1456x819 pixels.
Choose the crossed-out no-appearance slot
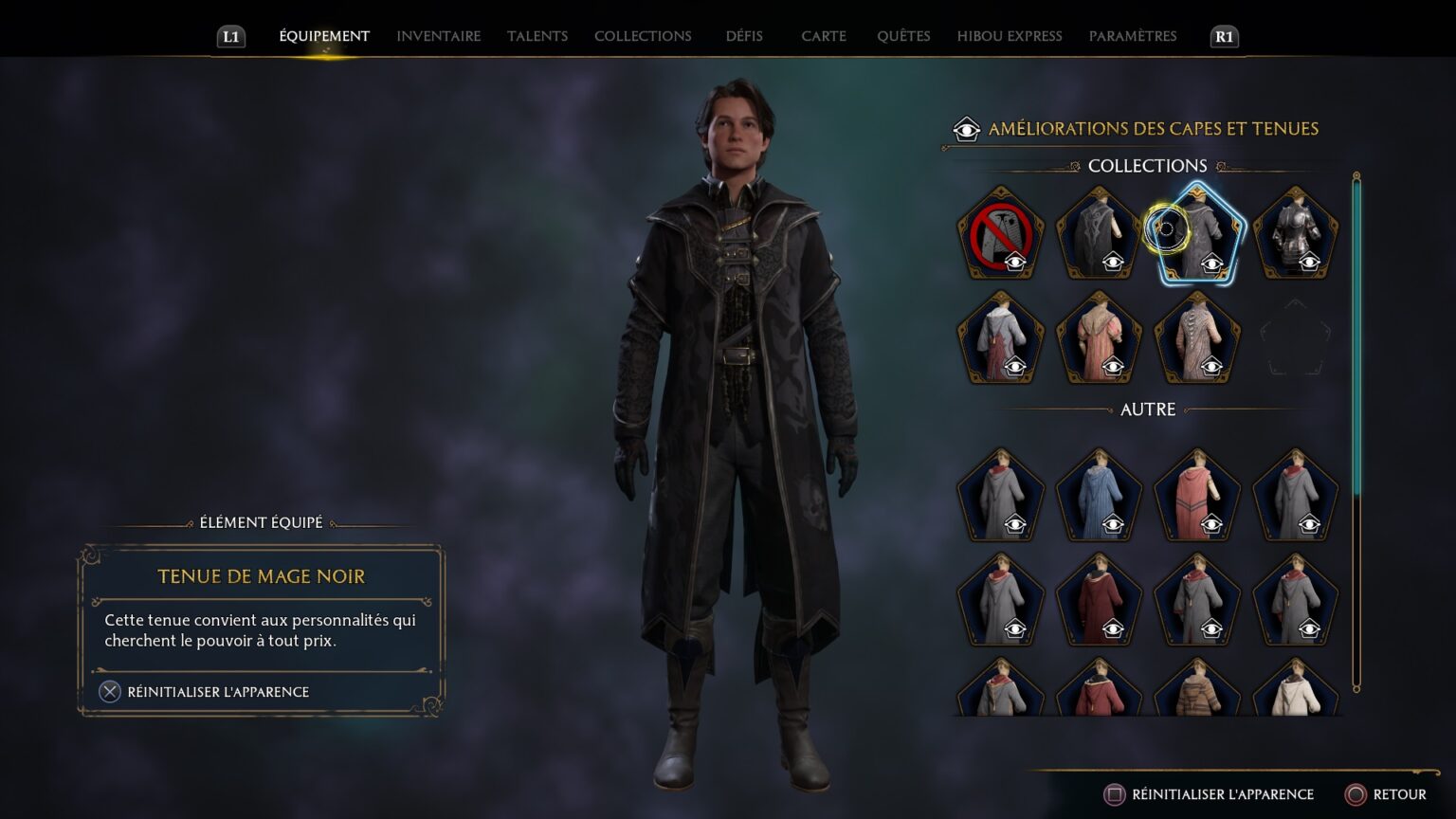click(x=1000, y=234)
